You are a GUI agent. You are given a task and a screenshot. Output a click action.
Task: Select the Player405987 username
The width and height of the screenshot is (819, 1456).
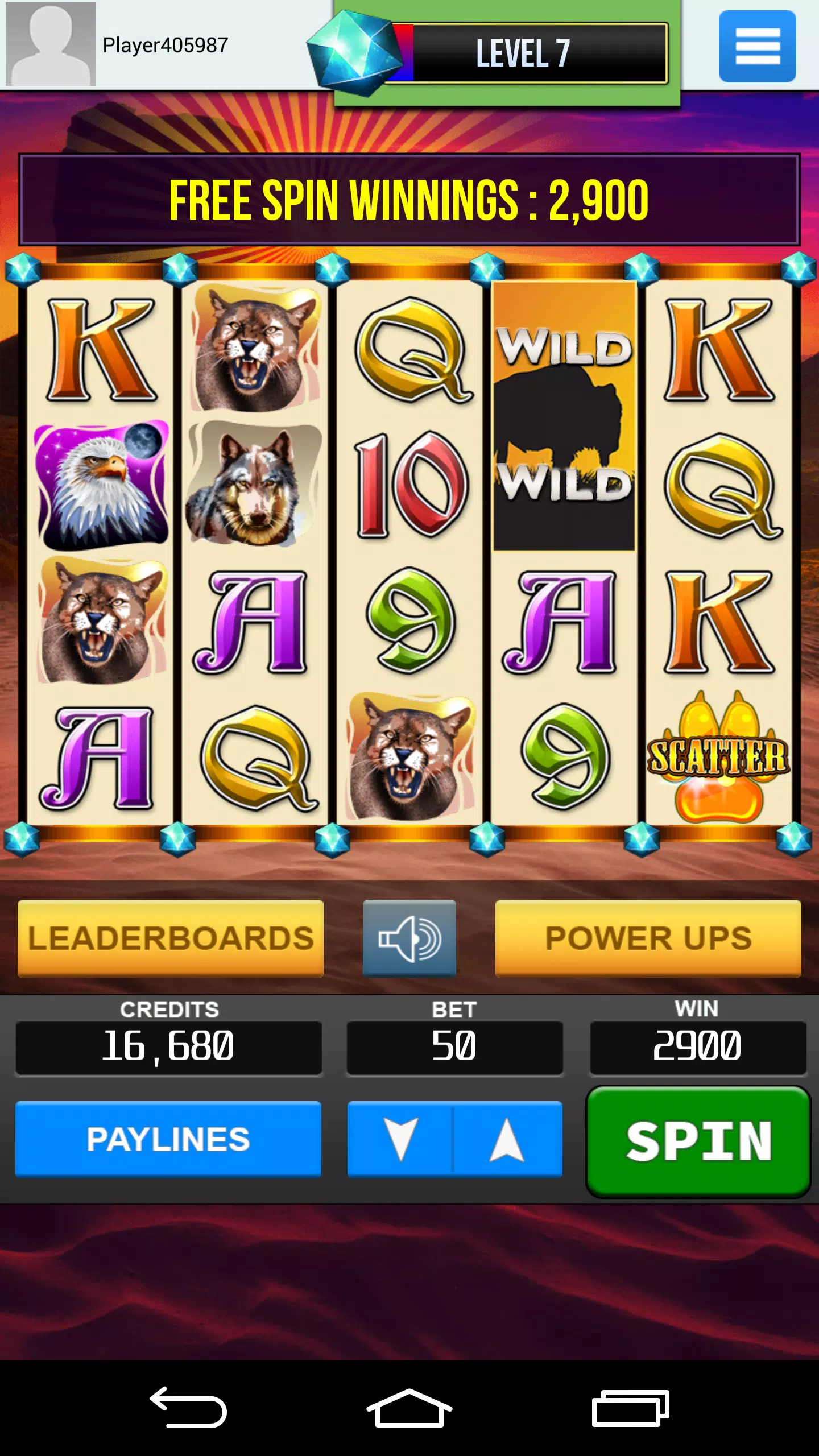click(x=165, y=44)
